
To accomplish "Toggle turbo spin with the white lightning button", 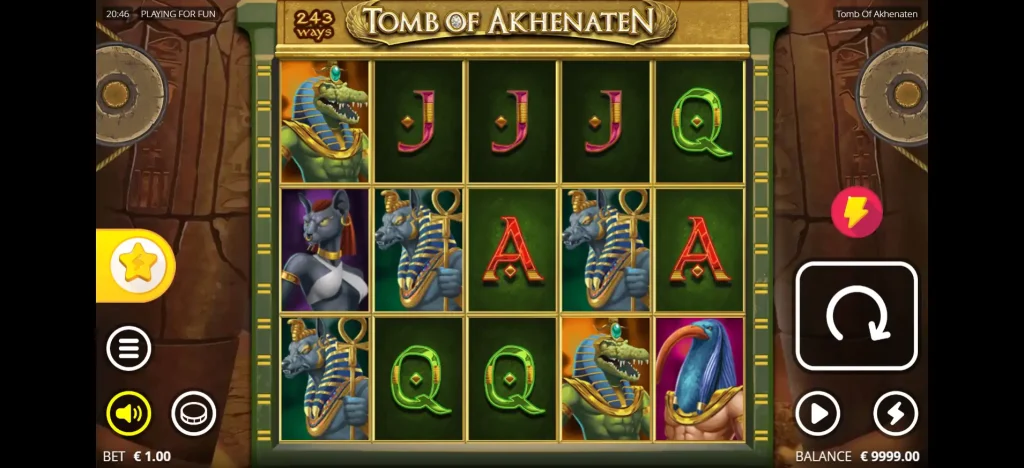I will click(x=895, y=413).
